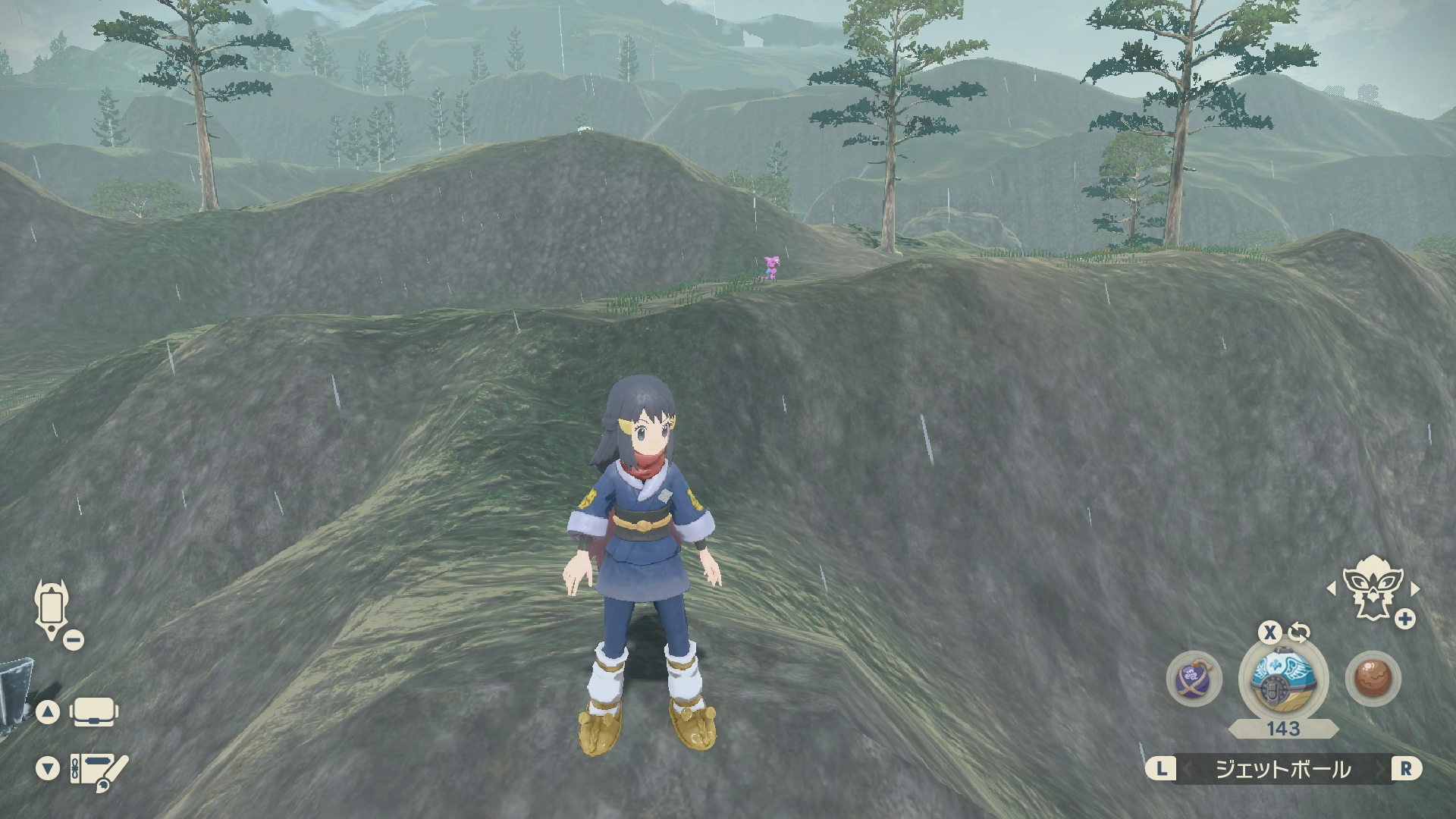The image size is (1456, 819).
Task: Click the ジェットボール item name bar
Action: 1283,769
